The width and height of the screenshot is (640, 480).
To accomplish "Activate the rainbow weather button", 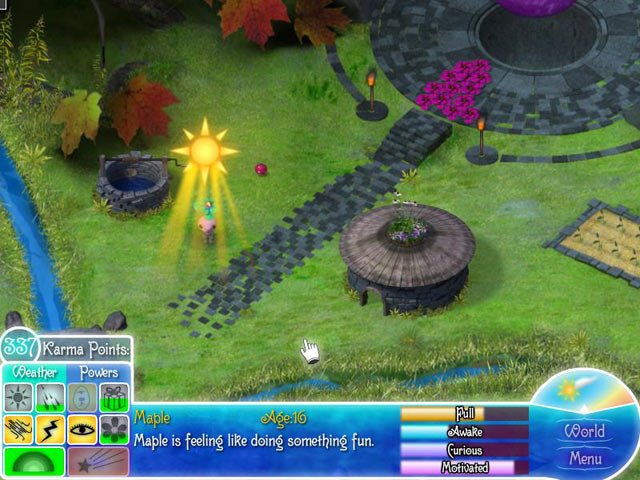I will (x=34, y=461).
